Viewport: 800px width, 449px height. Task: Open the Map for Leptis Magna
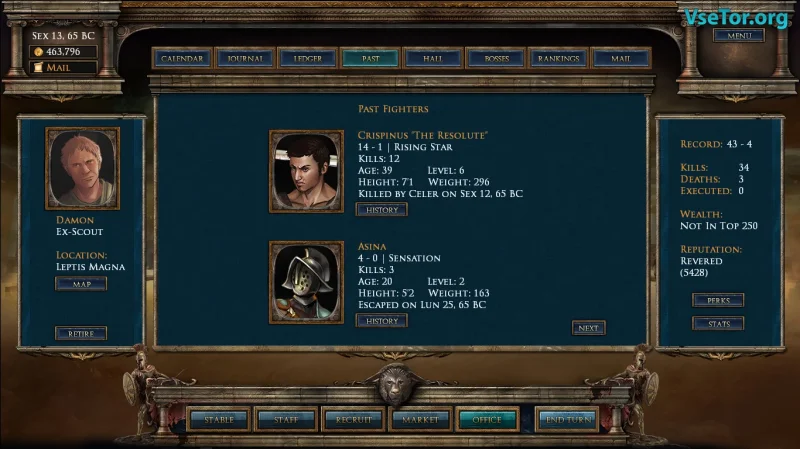tap(81, 284)
